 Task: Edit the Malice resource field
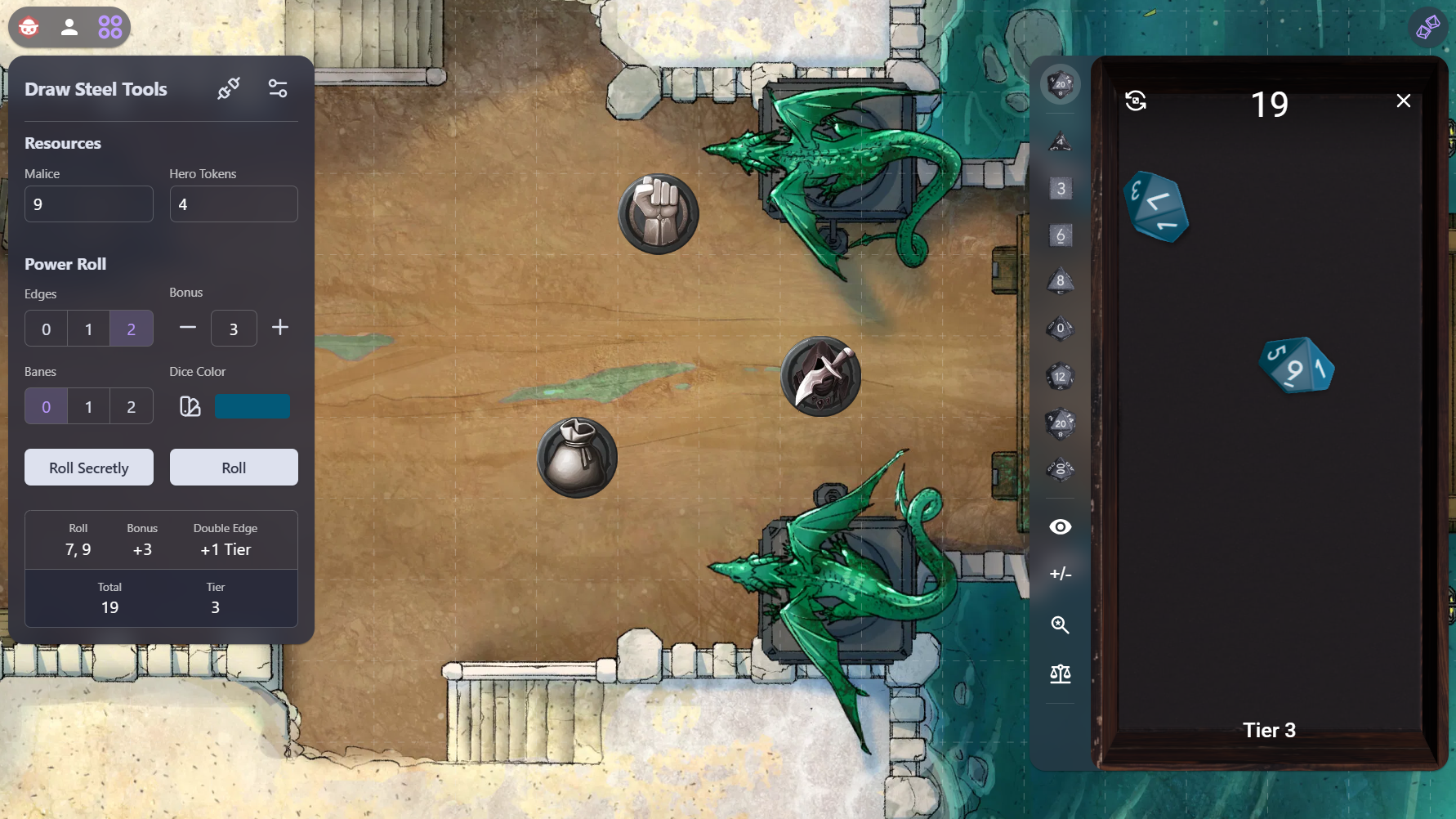point(89,204)
